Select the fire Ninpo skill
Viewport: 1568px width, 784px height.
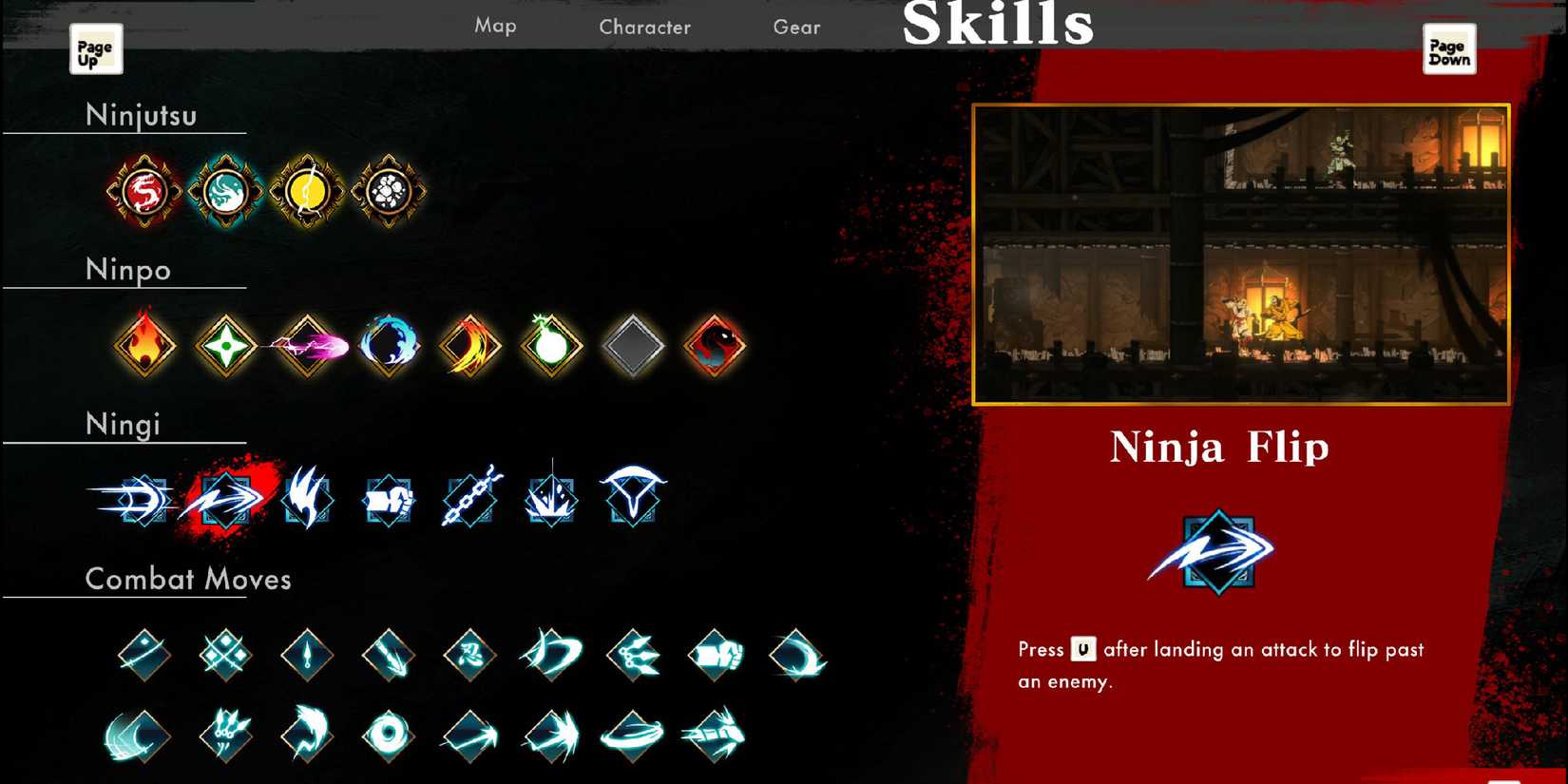tap(144, 345)
